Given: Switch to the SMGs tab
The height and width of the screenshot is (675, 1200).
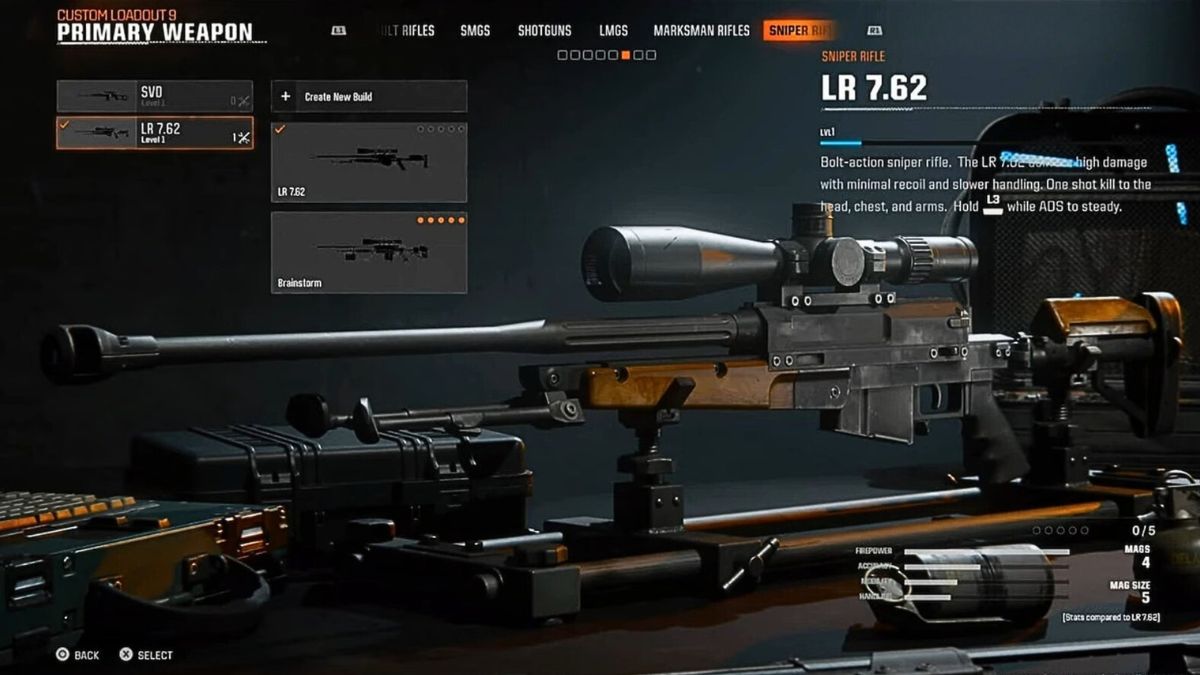Looking at the screenshot, I should [x=475, y=30].
